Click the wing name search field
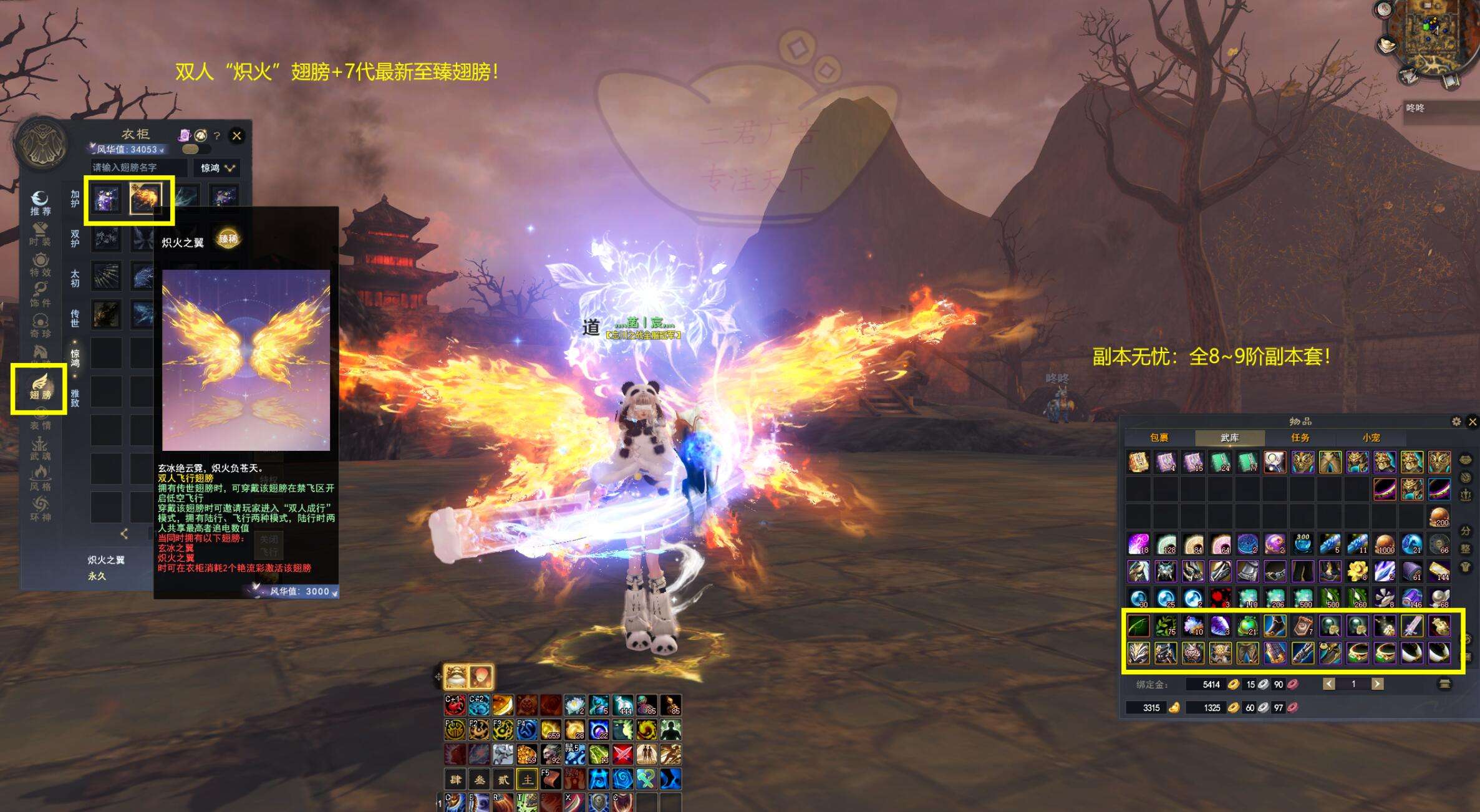The width and height of the screenshot is (1480, 812). pos(138,168)
